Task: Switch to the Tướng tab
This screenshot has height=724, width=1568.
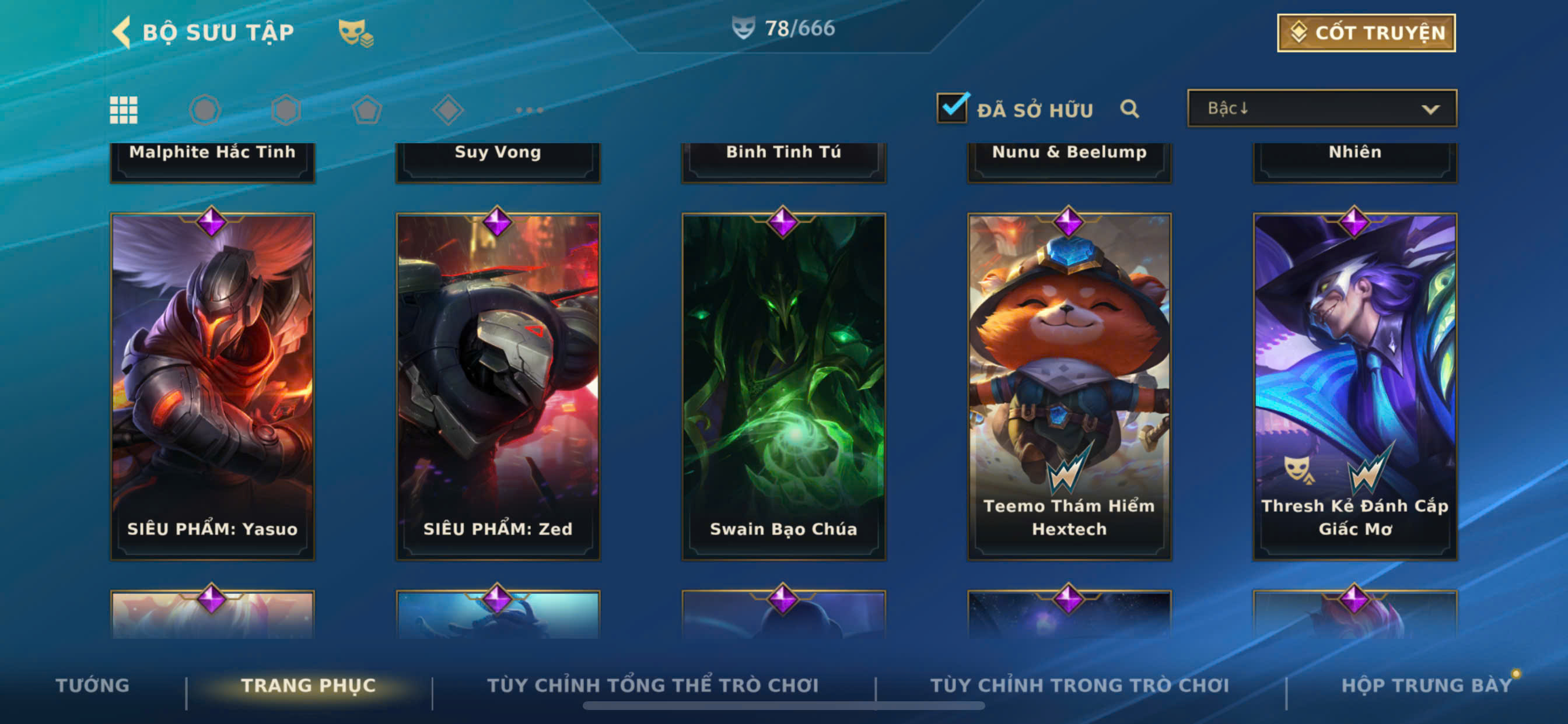Action: (x=93, y=685)
